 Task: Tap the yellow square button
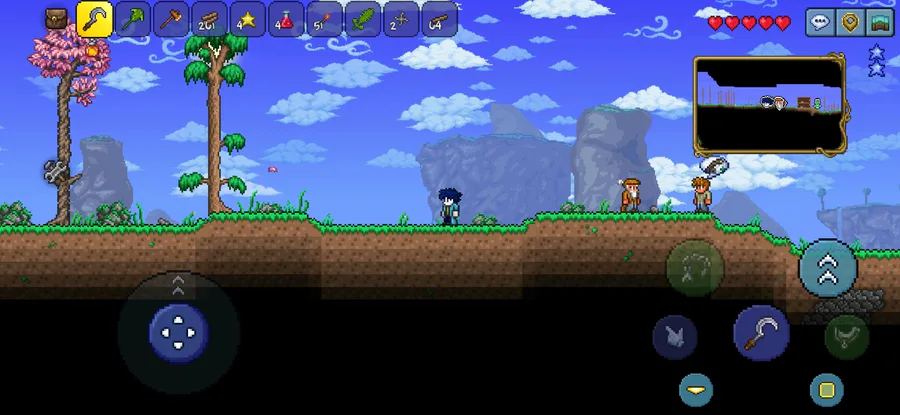click(x=826, y=389)
